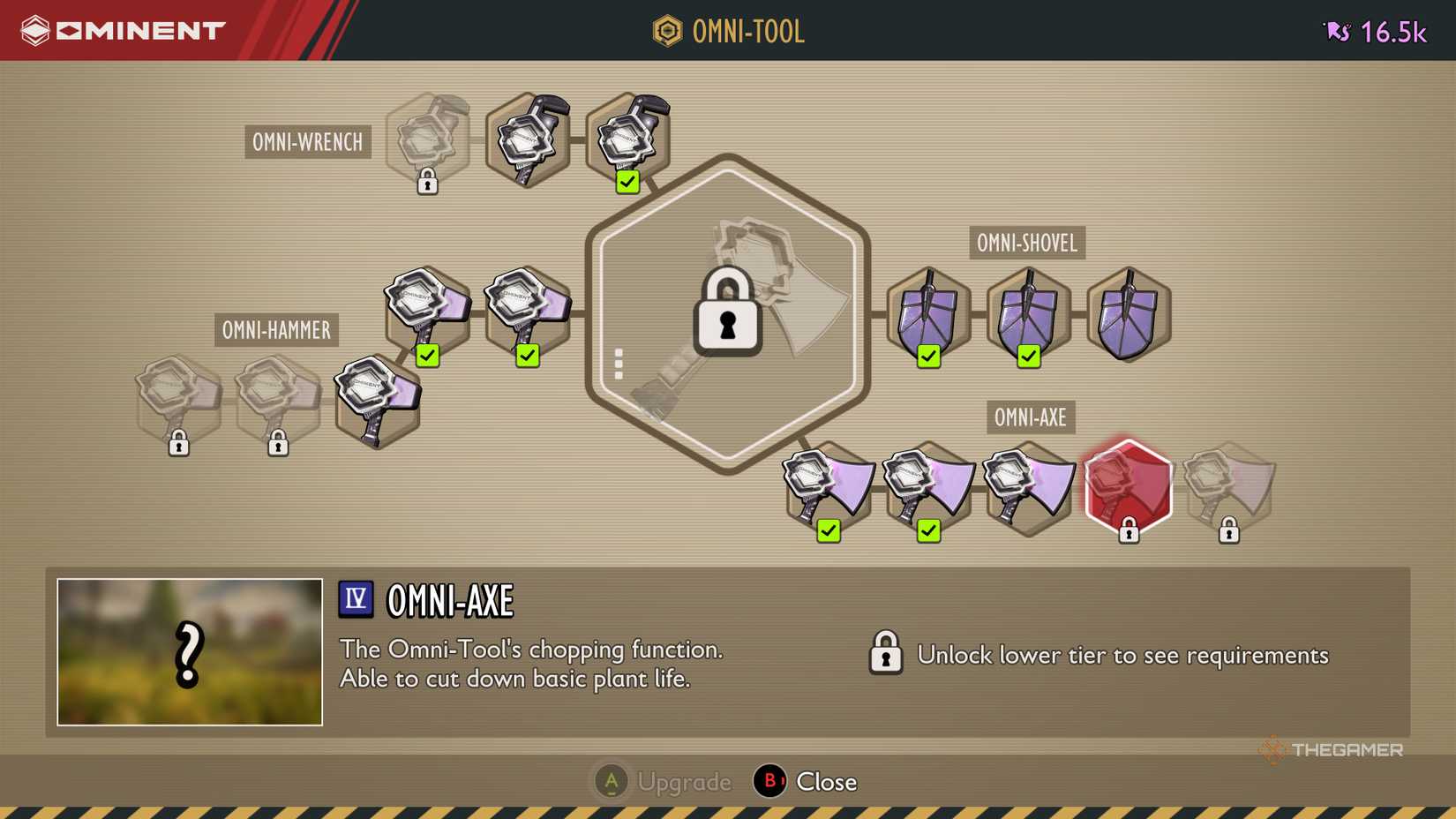Select the grayed-out final Omni-Axe upgrade
The image size is (1456, 819).
point(1227,486)
